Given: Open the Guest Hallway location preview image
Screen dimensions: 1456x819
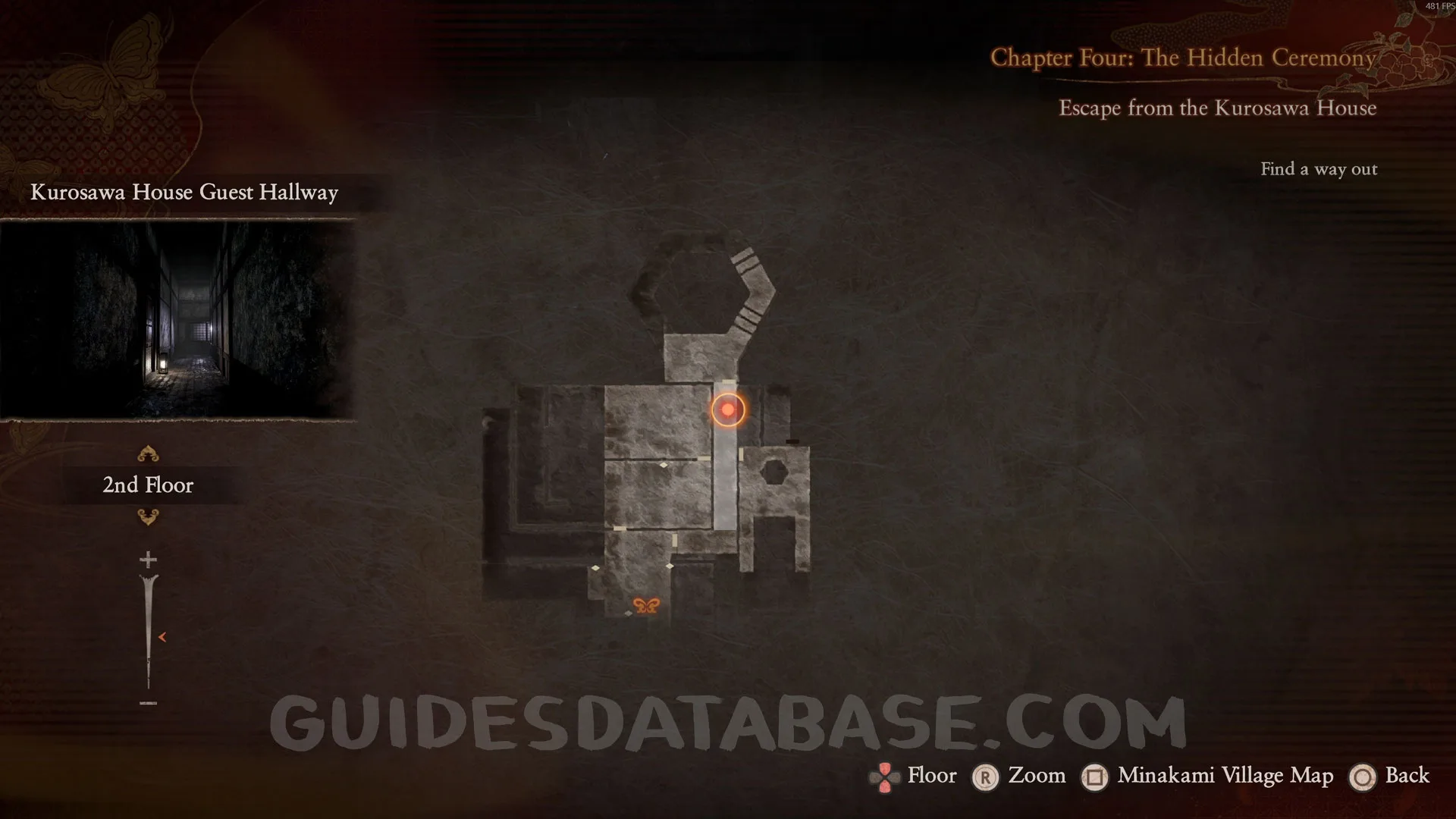Looking at the screenshot, I should pyautogui.click(x=177, y=319).
